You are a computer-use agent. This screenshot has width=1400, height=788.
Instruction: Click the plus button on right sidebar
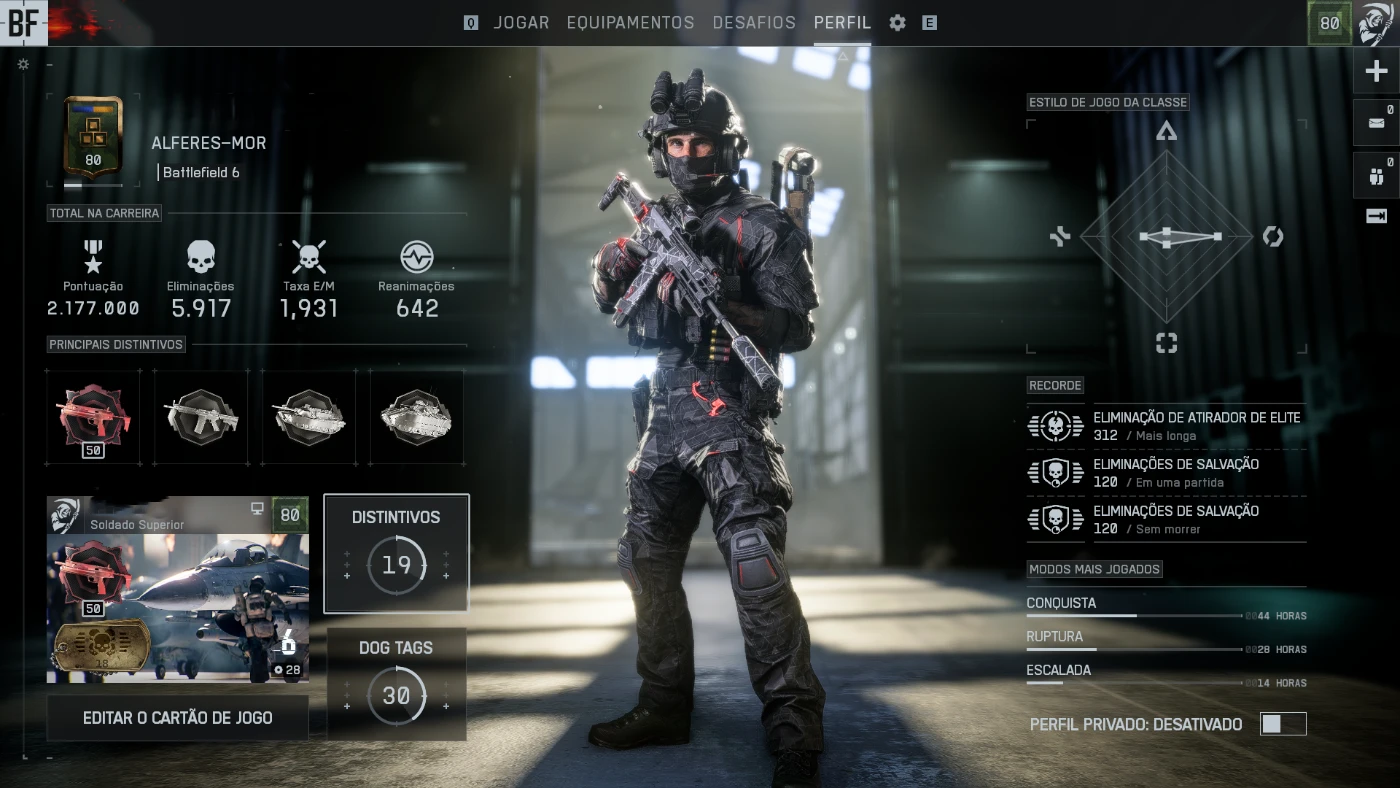click(1376, 72)
